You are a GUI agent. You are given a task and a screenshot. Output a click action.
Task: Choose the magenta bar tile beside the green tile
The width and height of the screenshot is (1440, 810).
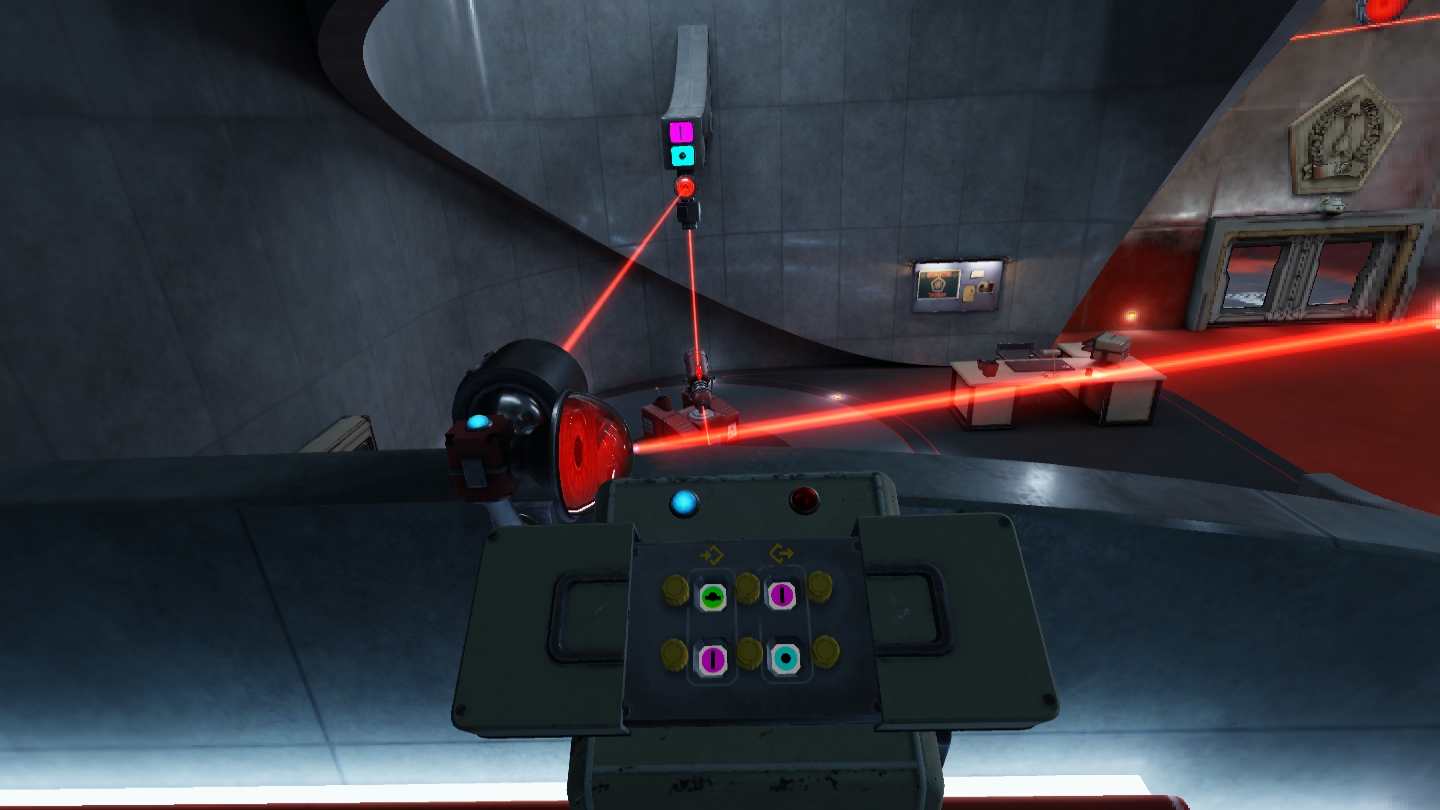click(x=781, y=595)
